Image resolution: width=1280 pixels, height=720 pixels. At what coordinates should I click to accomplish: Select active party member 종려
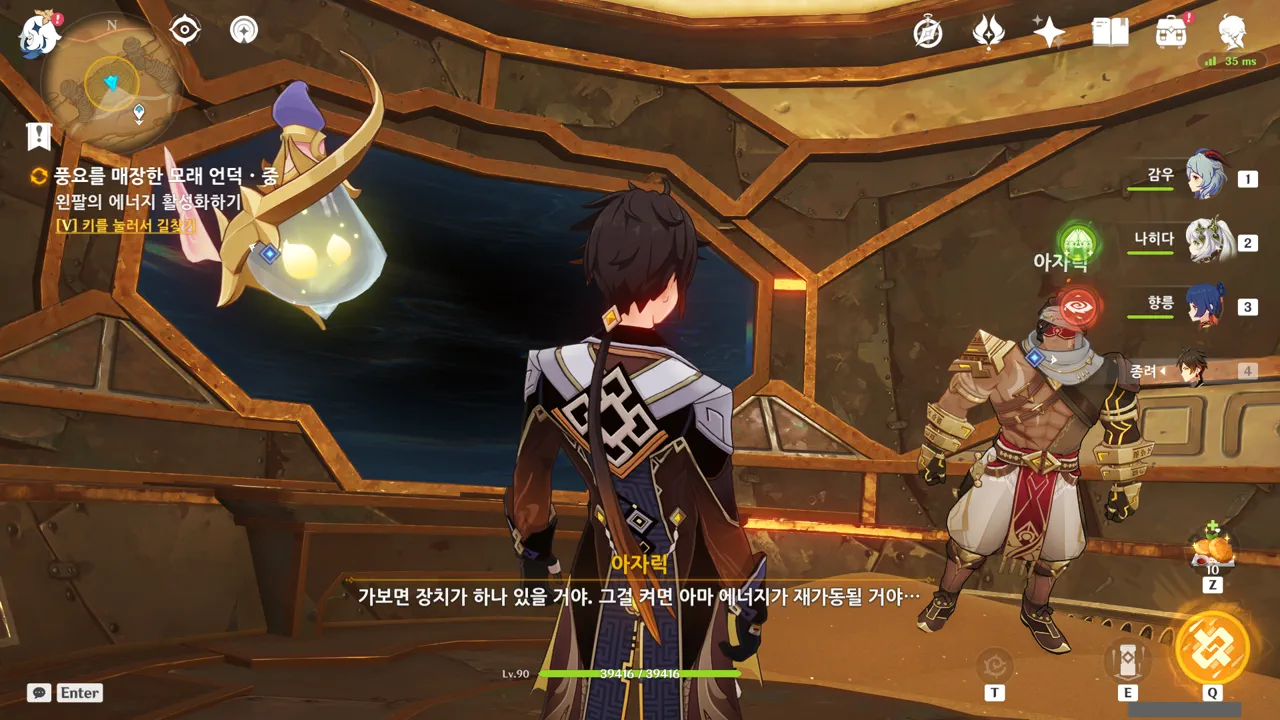1192,369
